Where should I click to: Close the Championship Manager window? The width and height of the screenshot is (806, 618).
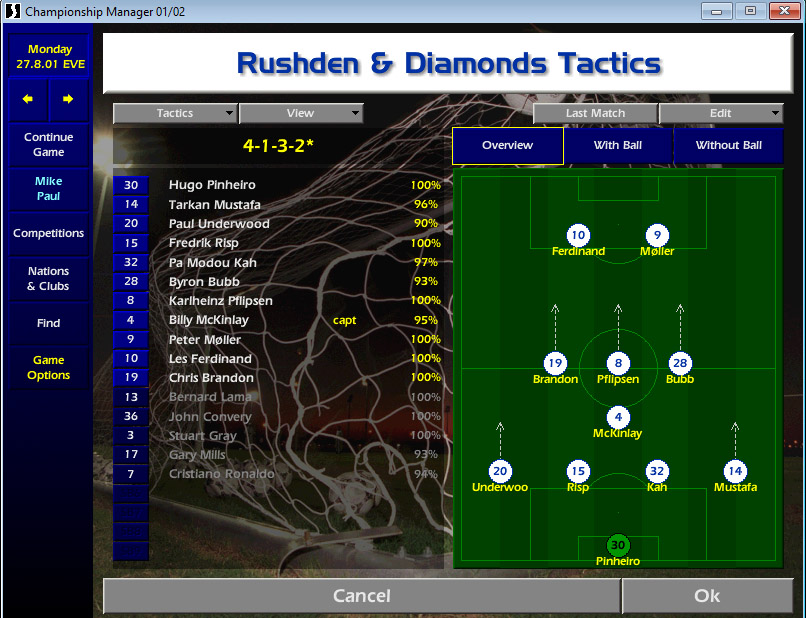coord(780,11)
